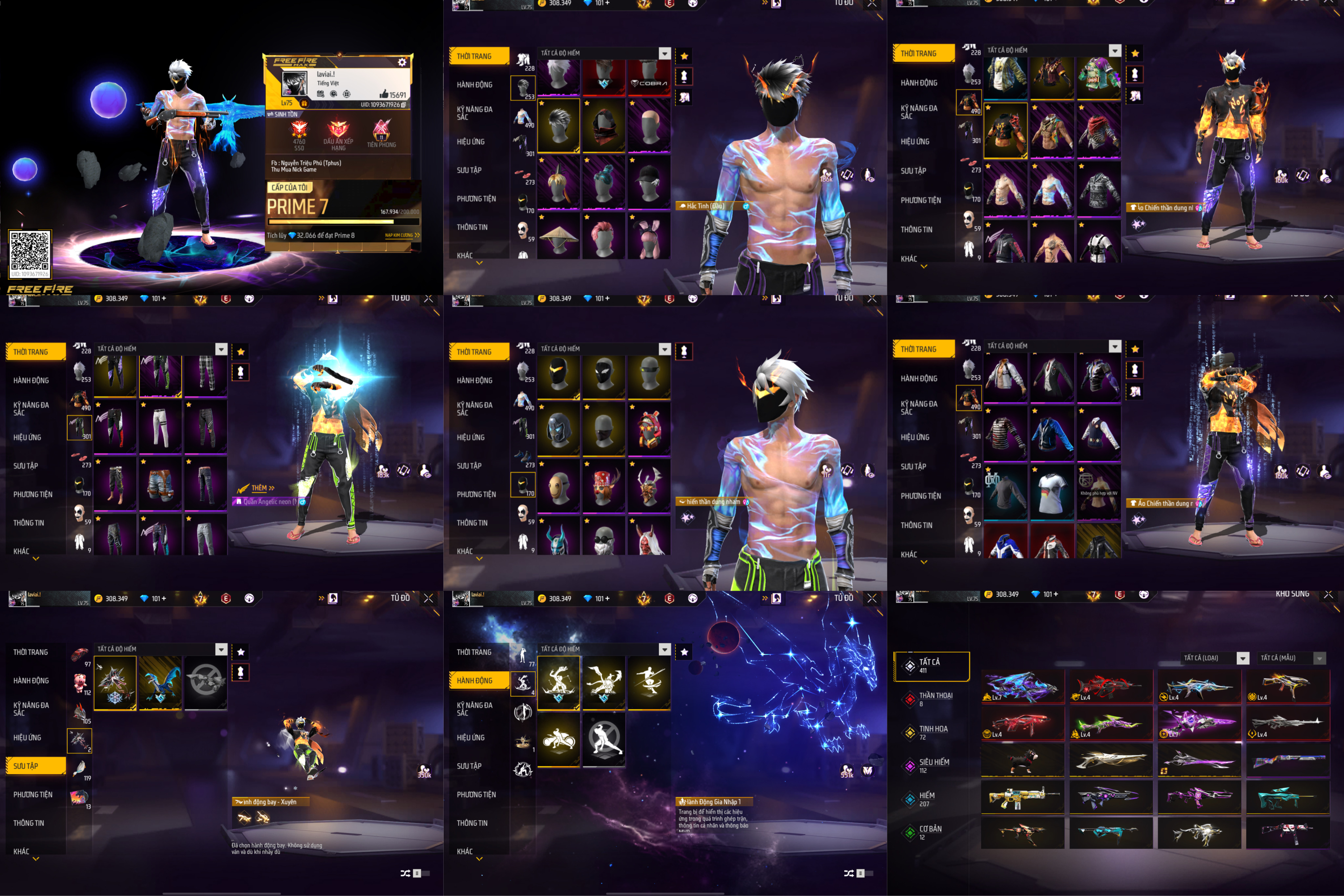
Task: Select the motorcycle emote icon
Action: pos(558,740)
